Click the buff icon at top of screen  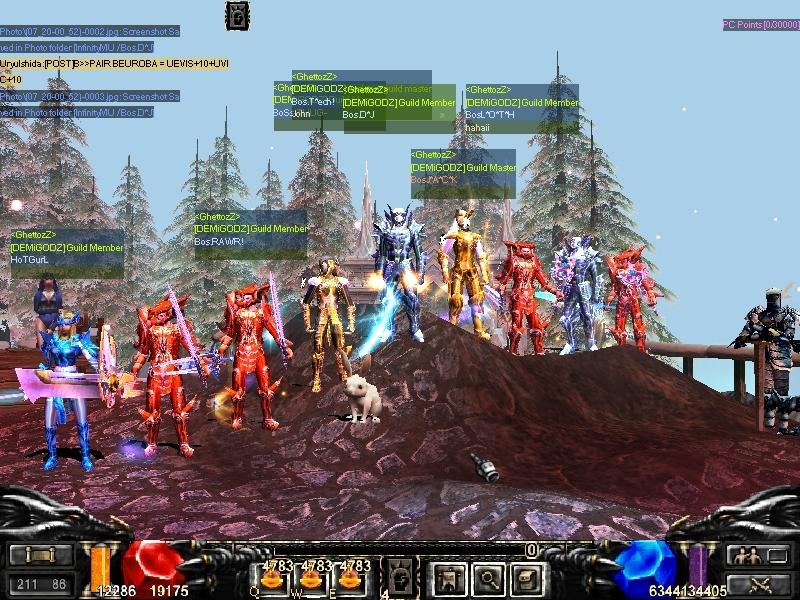click(x=238, y=15)
